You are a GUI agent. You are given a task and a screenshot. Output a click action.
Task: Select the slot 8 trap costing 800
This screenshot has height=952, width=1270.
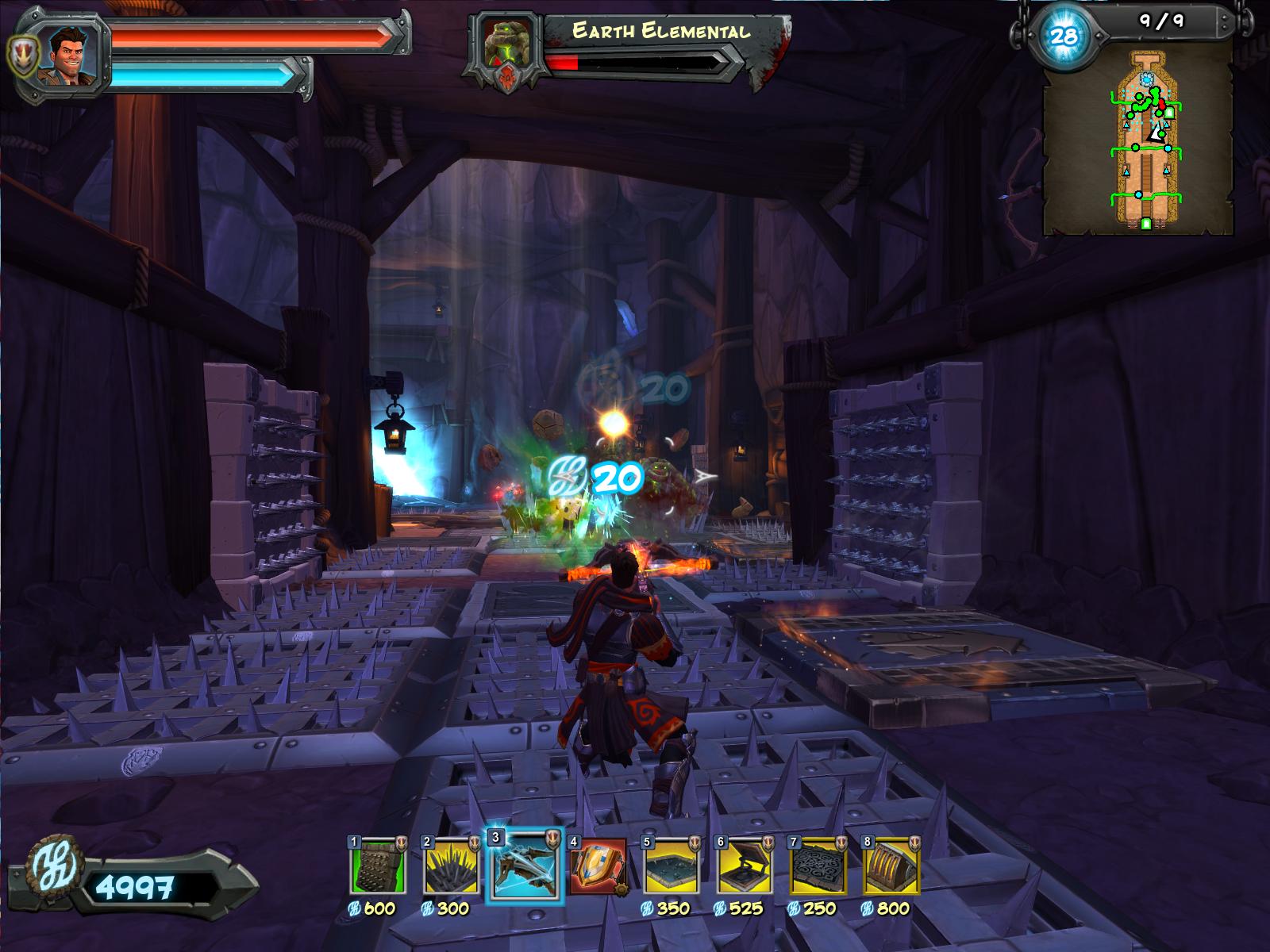coord(891,866)
